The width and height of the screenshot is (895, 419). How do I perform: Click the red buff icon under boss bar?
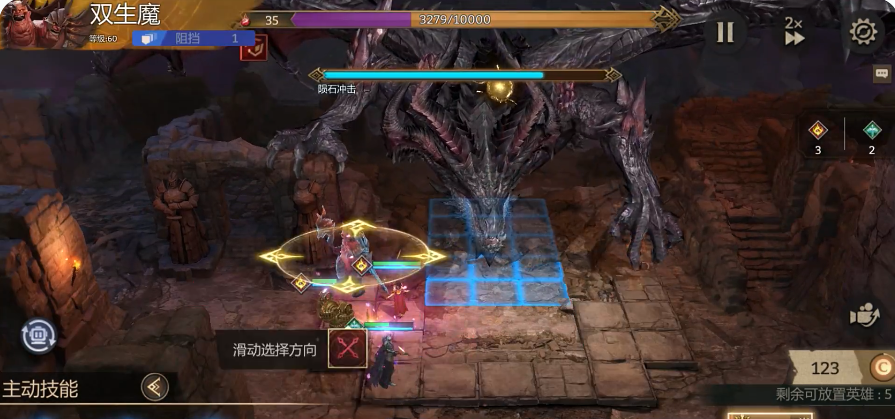point(253,44)
